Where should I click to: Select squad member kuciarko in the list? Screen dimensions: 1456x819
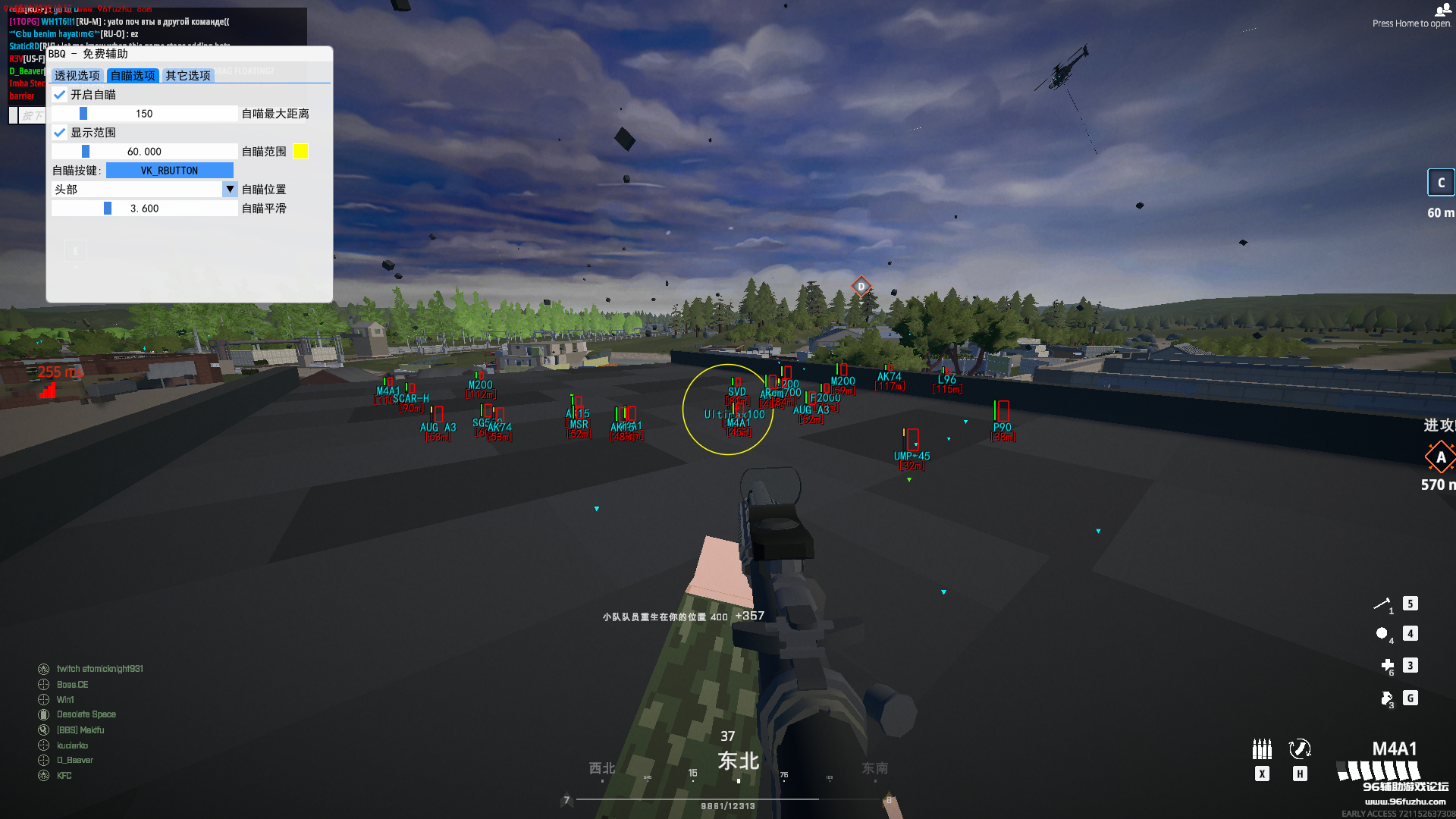pos(72,745)
